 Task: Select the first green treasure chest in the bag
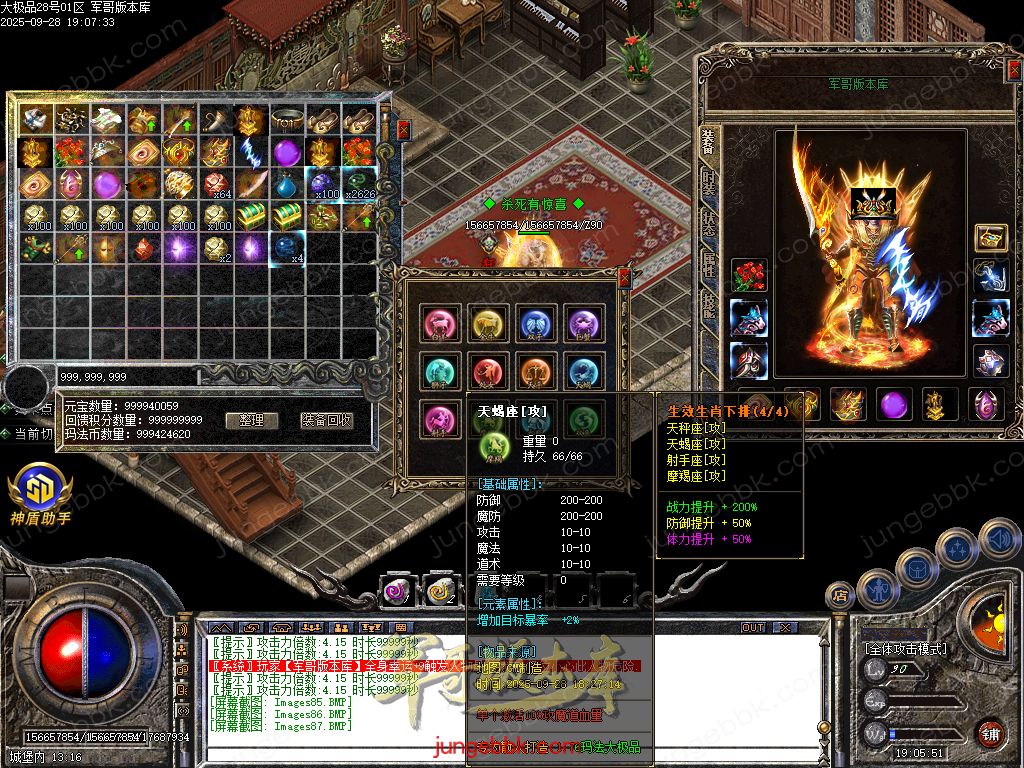pos(250,216)
